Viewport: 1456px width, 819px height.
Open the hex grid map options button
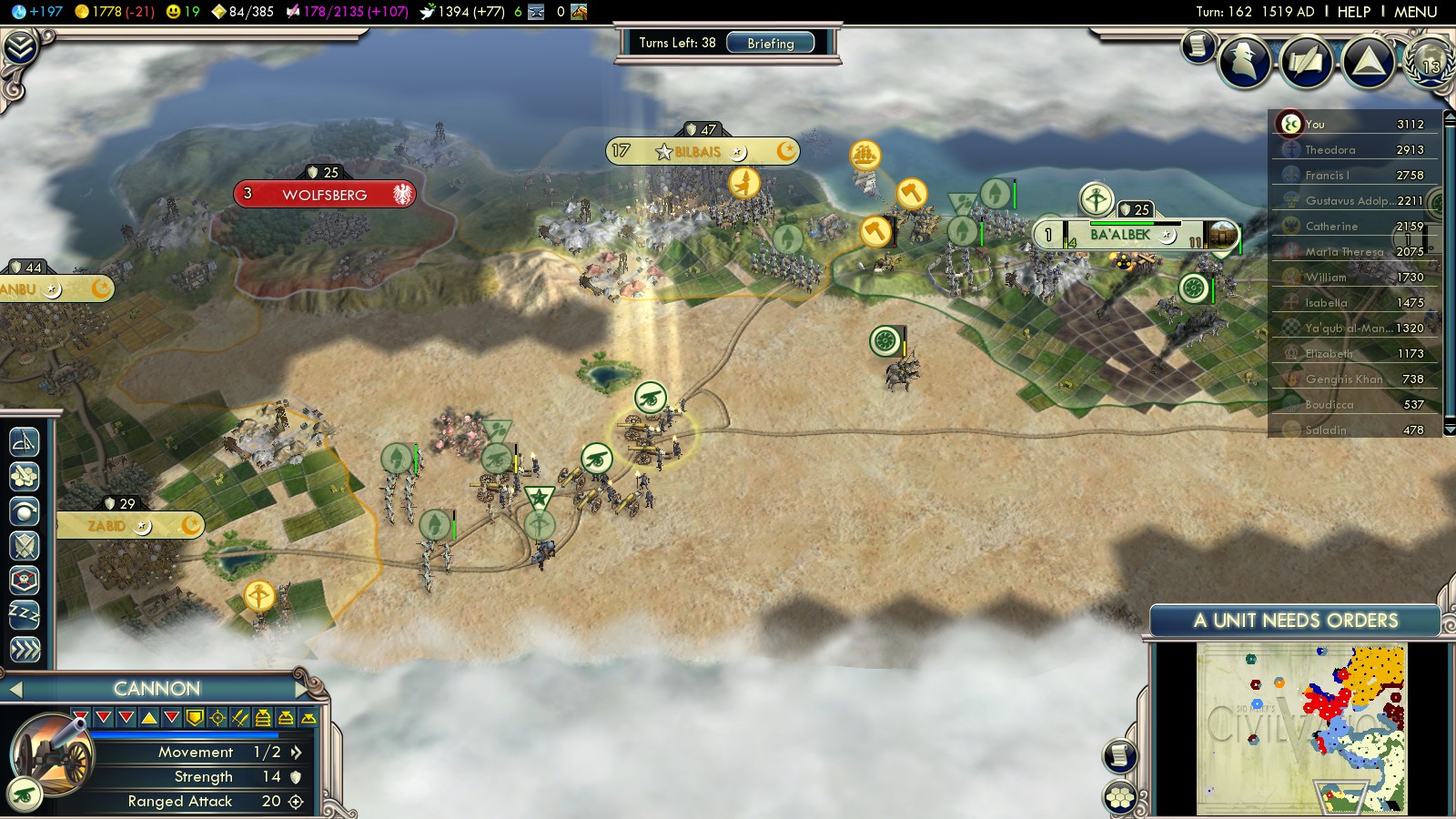[1120, 798]
